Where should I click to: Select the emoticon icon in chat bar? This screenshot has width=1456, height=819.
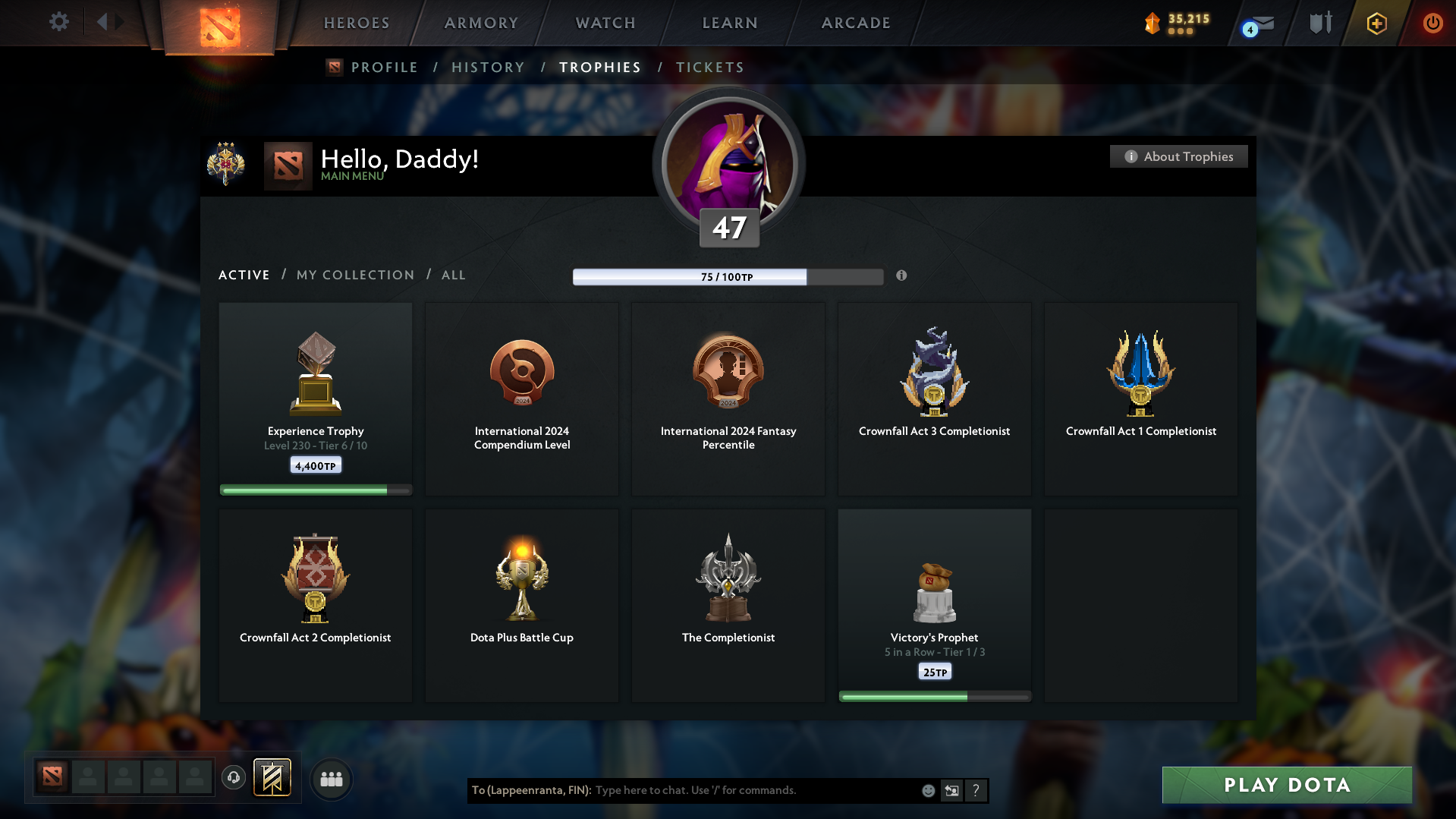coord(928,790)
